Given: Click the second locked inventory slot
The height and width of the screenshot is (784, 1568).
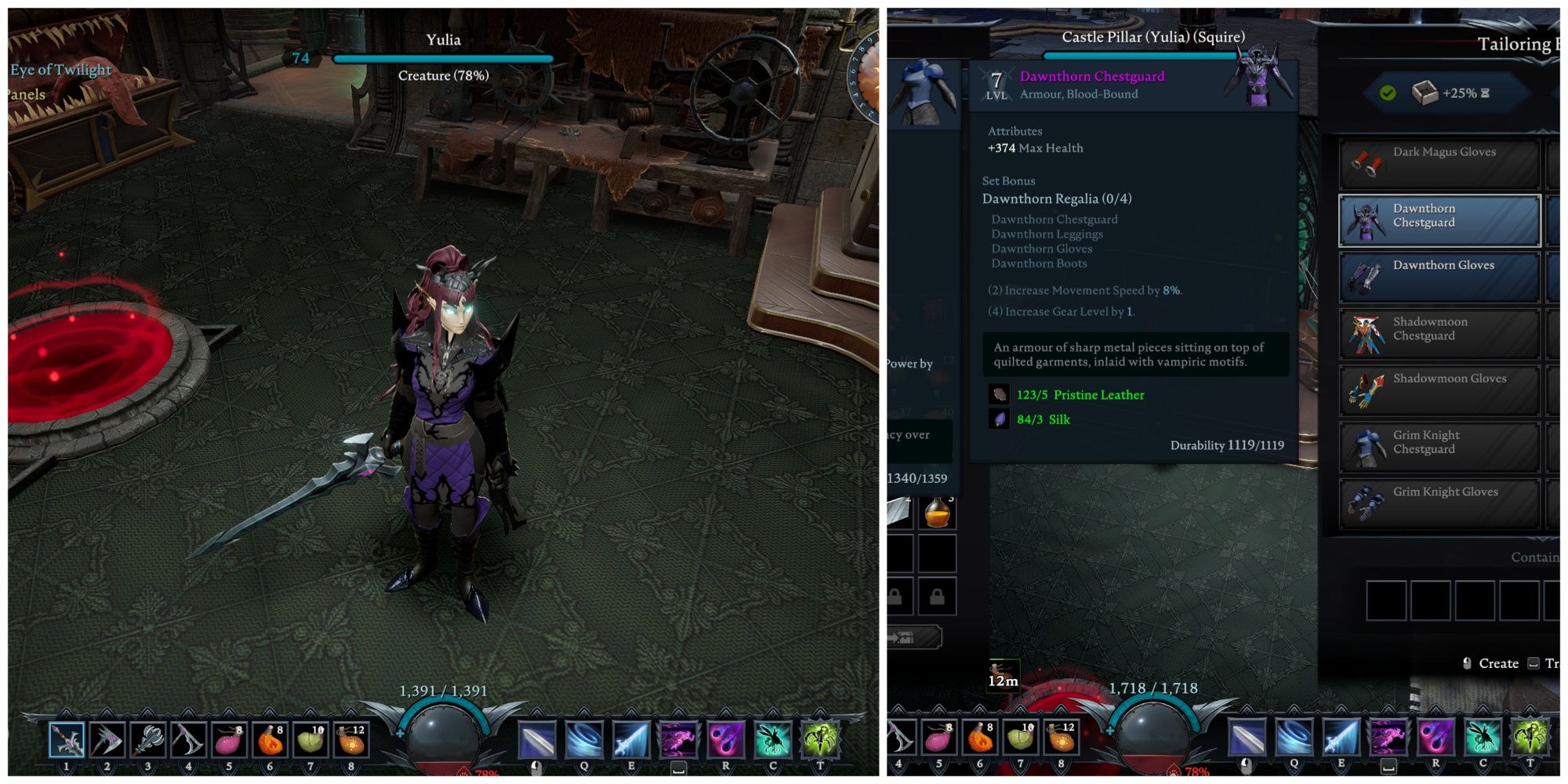Looking at the screenshot, I should tap(938, 596).
